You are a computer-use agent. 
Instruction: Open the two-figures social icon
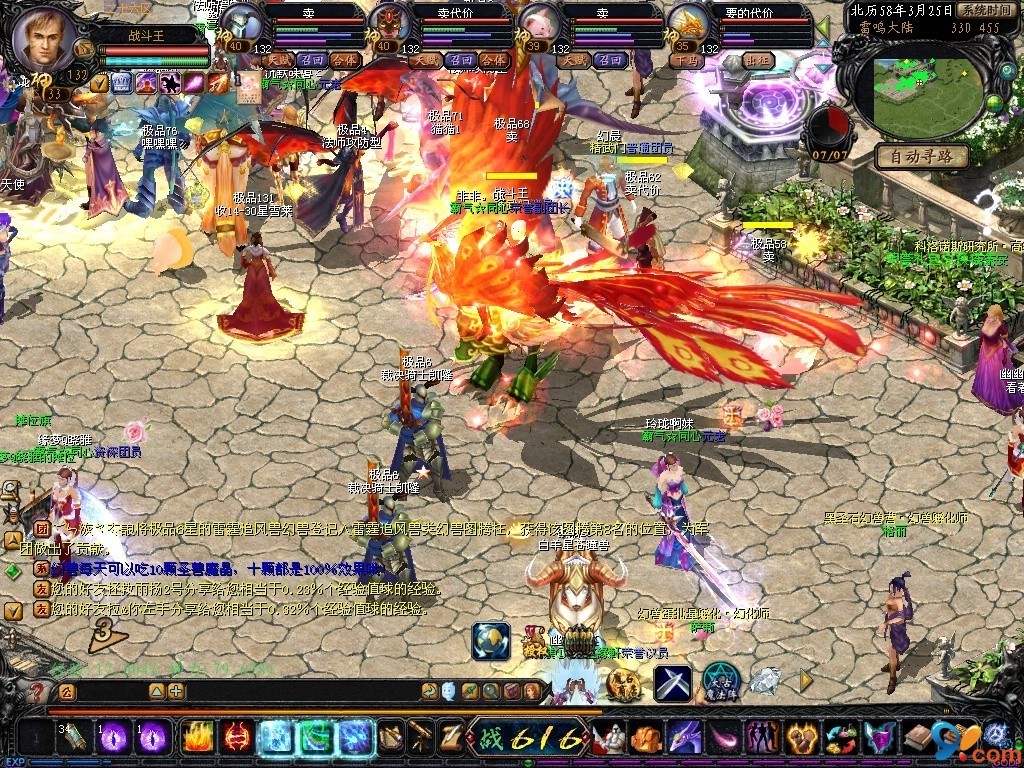click(763, 738)
